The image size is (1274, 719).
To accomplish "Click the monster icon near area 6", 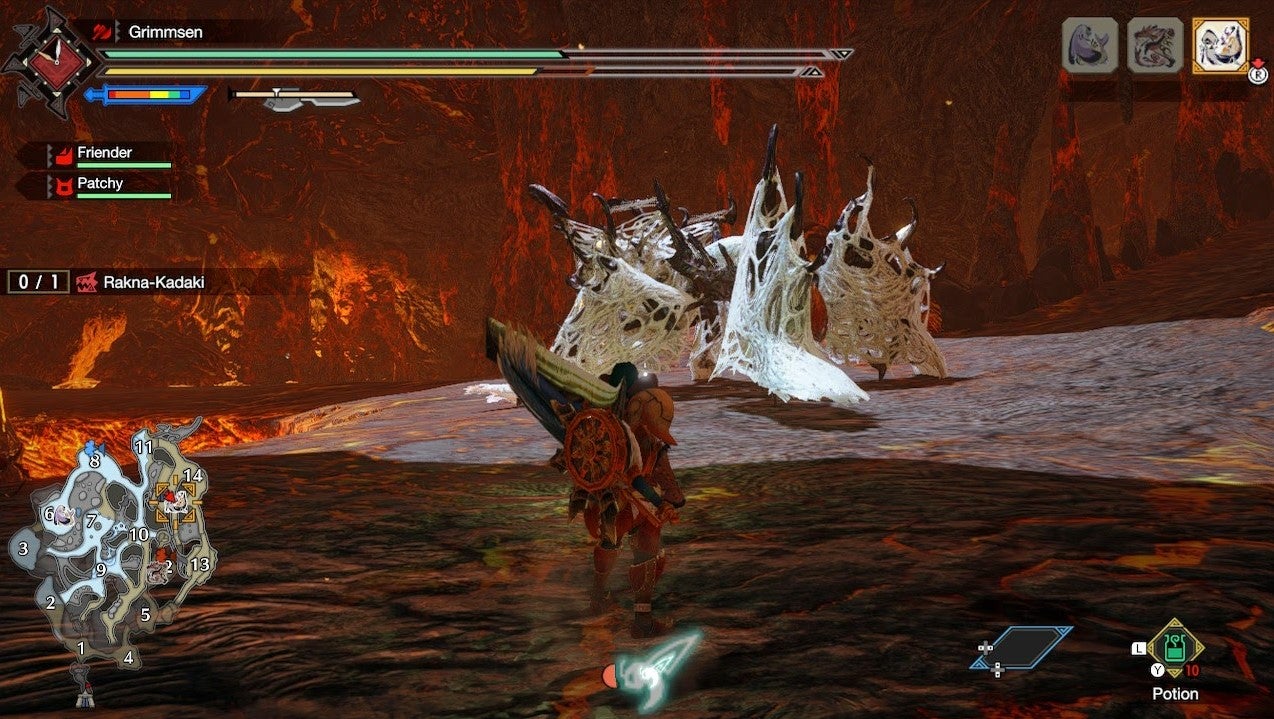I will point(64,515).
